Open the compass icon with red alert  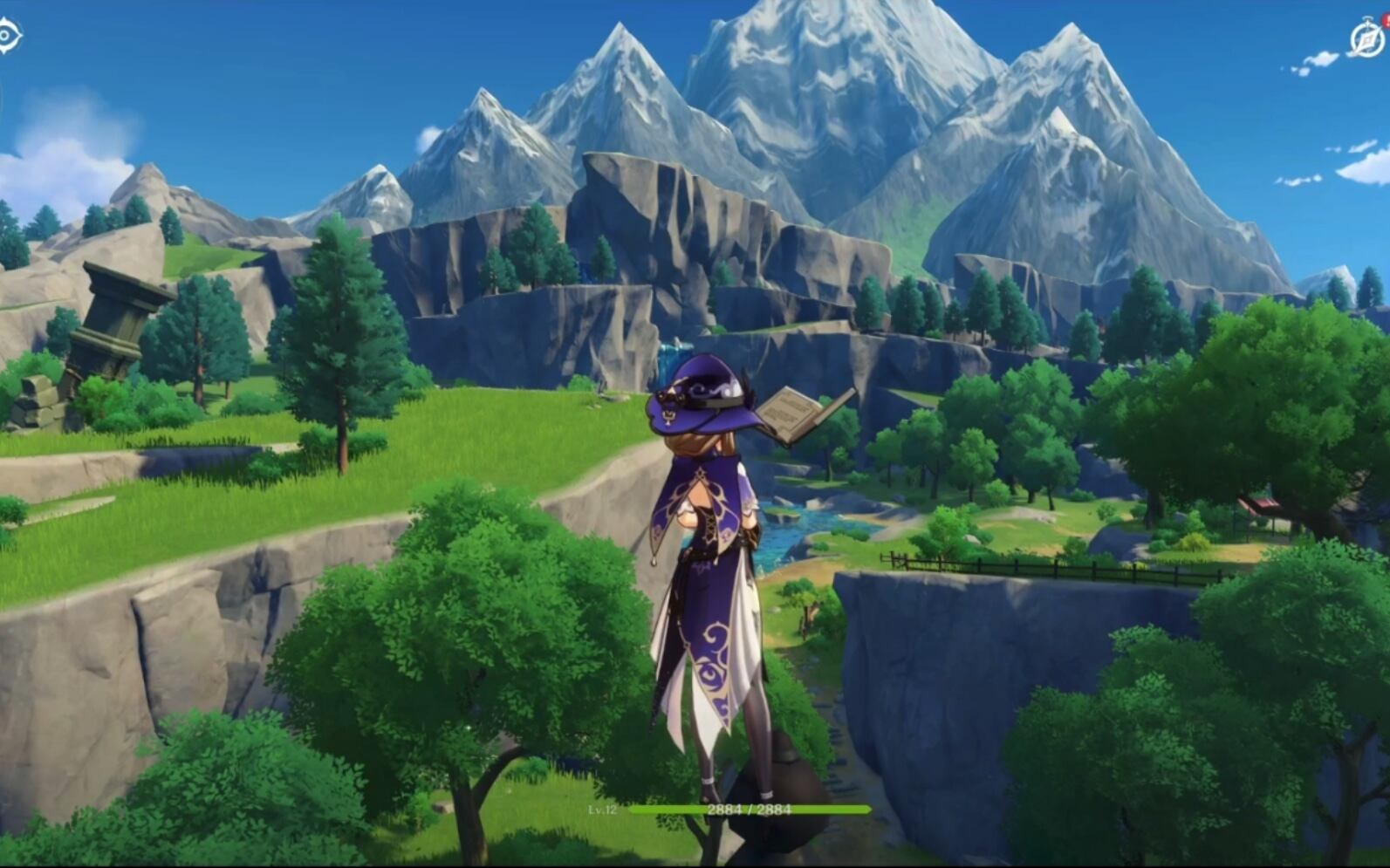(x=1366, y=39)
